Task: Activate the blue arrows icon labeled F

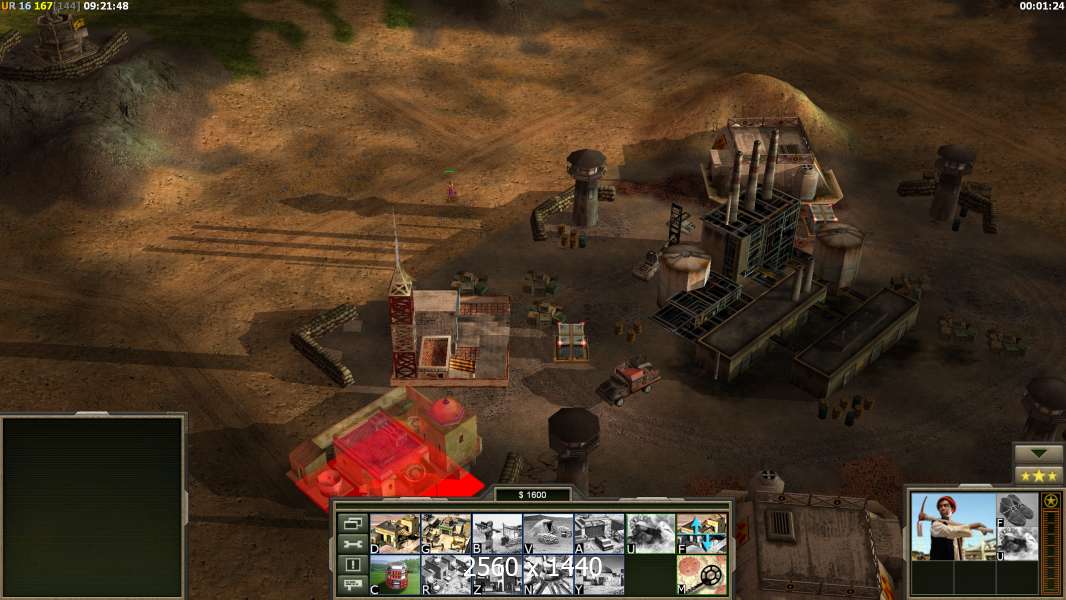Action: click(x=701, y=533)
